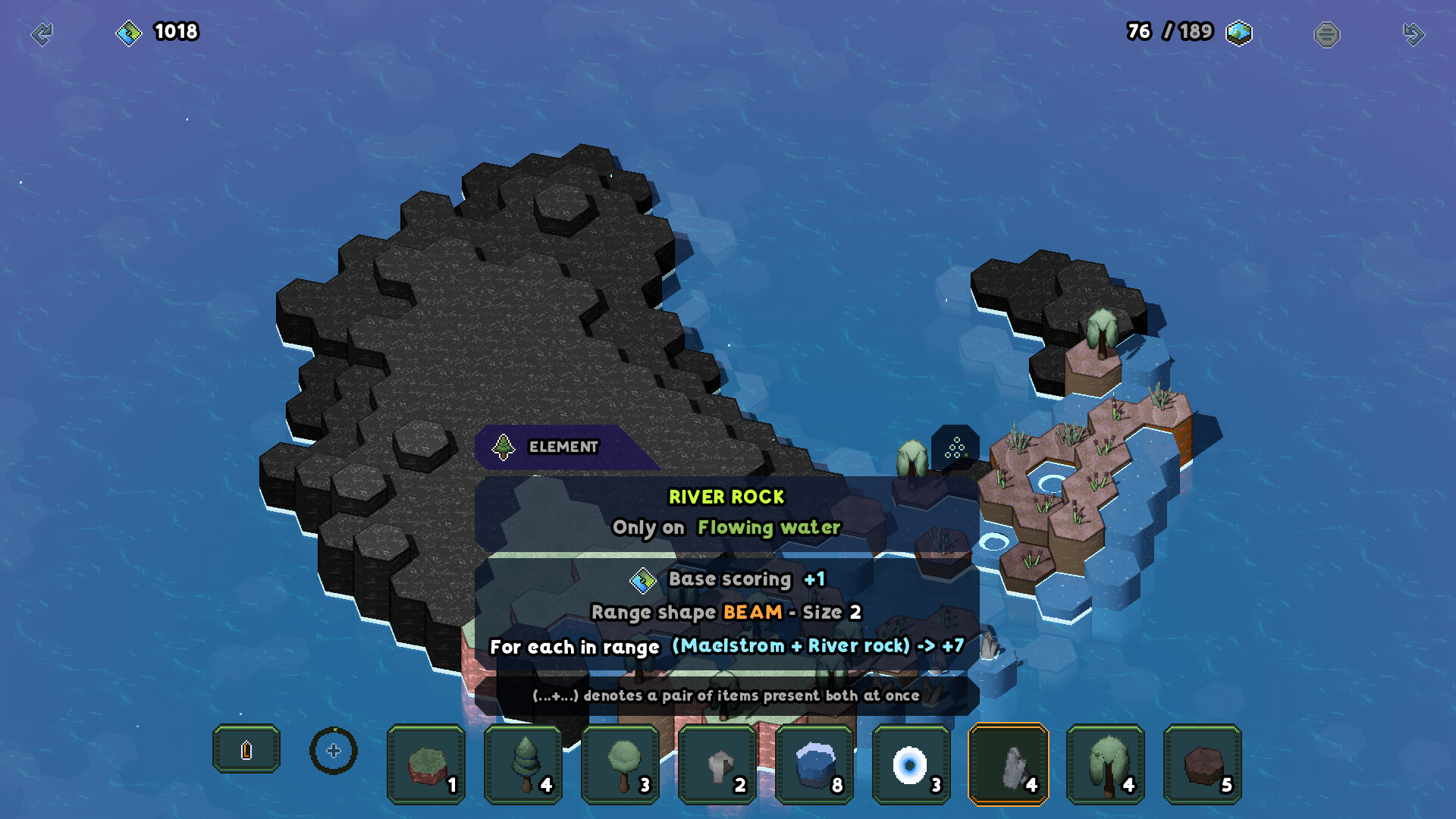Viewport: 1456px width, 819px height.
Task: Click the globe icon beside the 76/189 counter
Action: pos(1239,33)
